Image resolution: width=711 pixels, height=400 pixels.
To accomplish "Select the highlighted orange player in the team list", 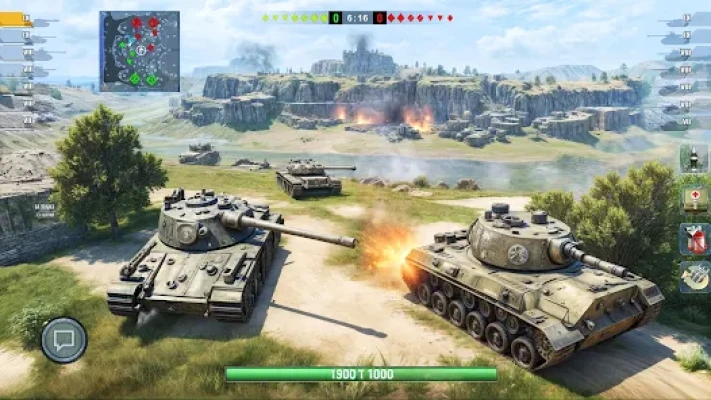I will coord(16,20).
